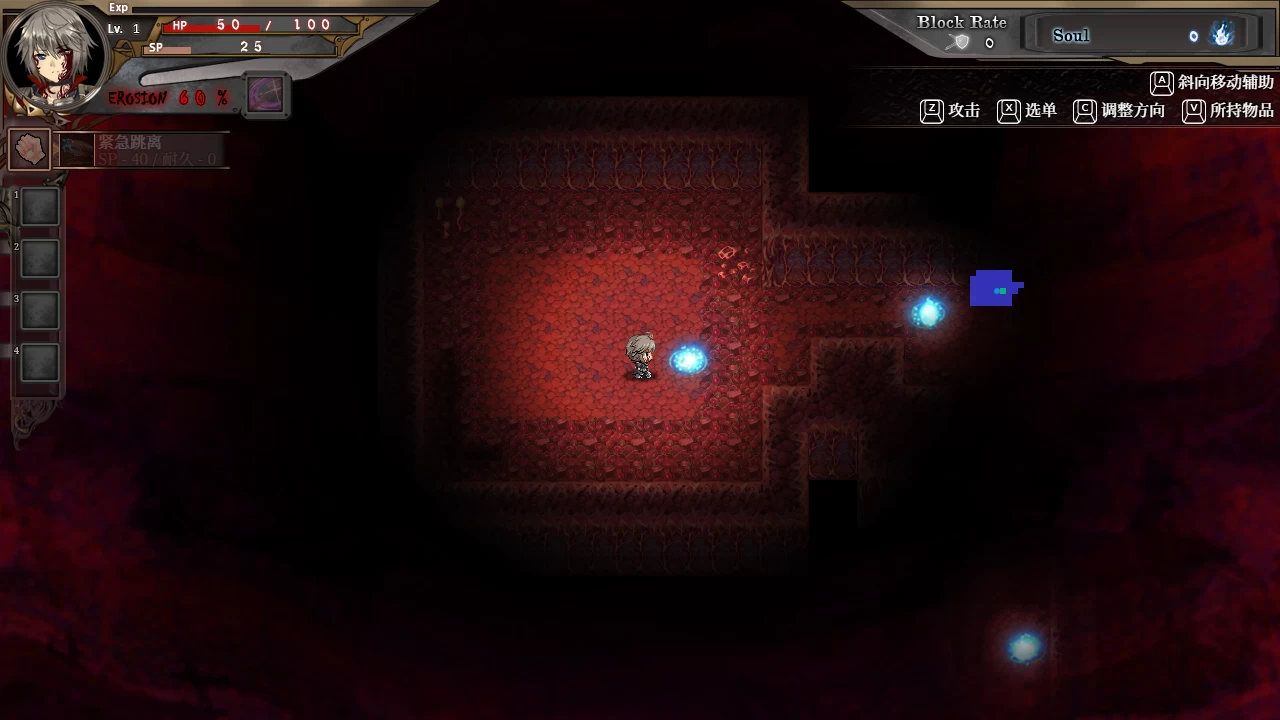Click the X 选单 menu key icon

(1008, 111)
